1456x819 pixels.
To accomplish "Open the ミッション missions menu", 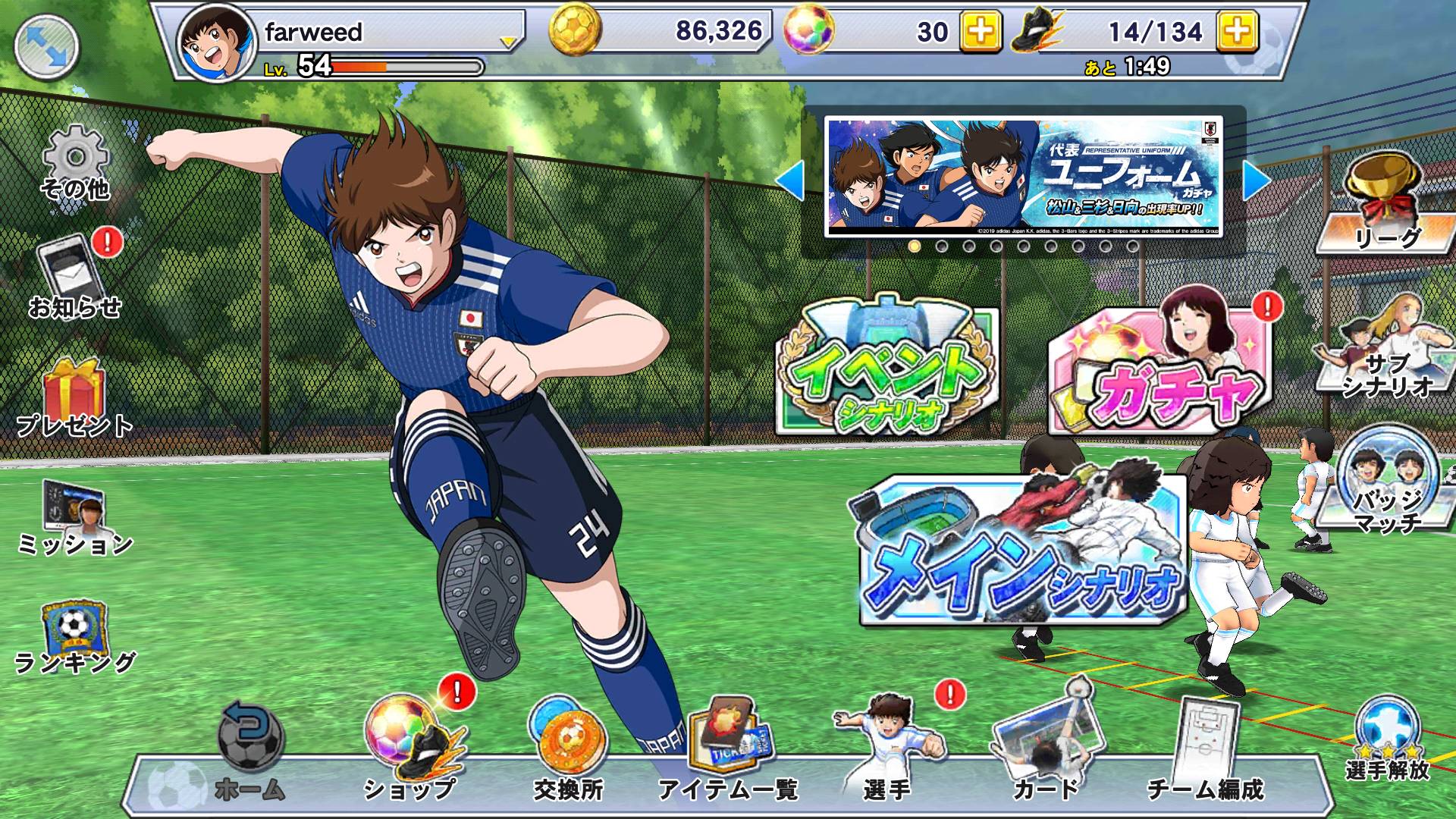I will pos(74,517).
